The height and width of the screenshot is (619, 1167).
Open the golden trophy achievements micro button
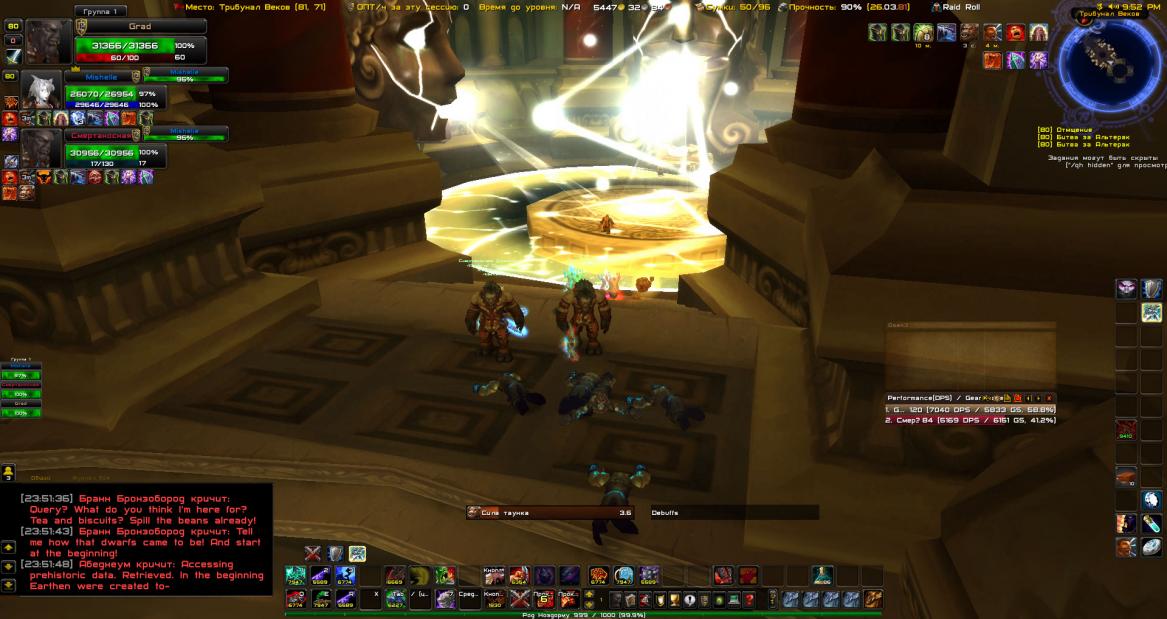[675, 599]
